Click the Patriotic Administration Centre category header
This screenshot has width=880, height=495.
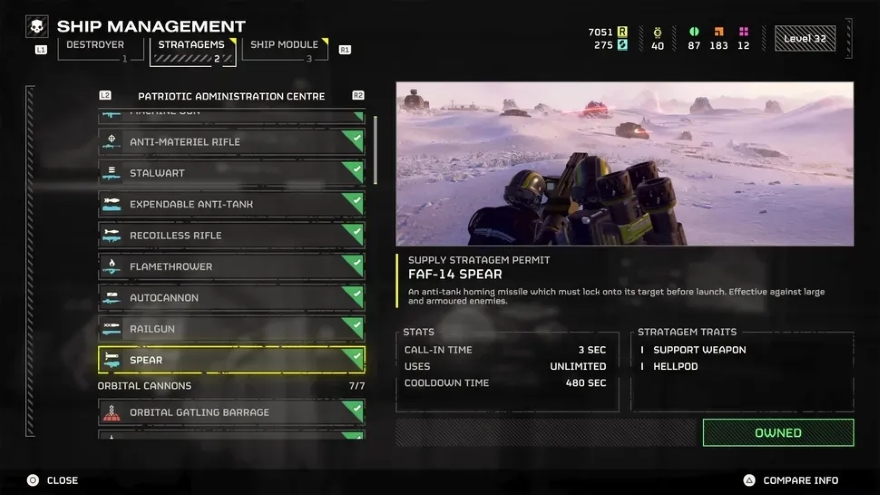pyautogui.click(x=231, y=96)
